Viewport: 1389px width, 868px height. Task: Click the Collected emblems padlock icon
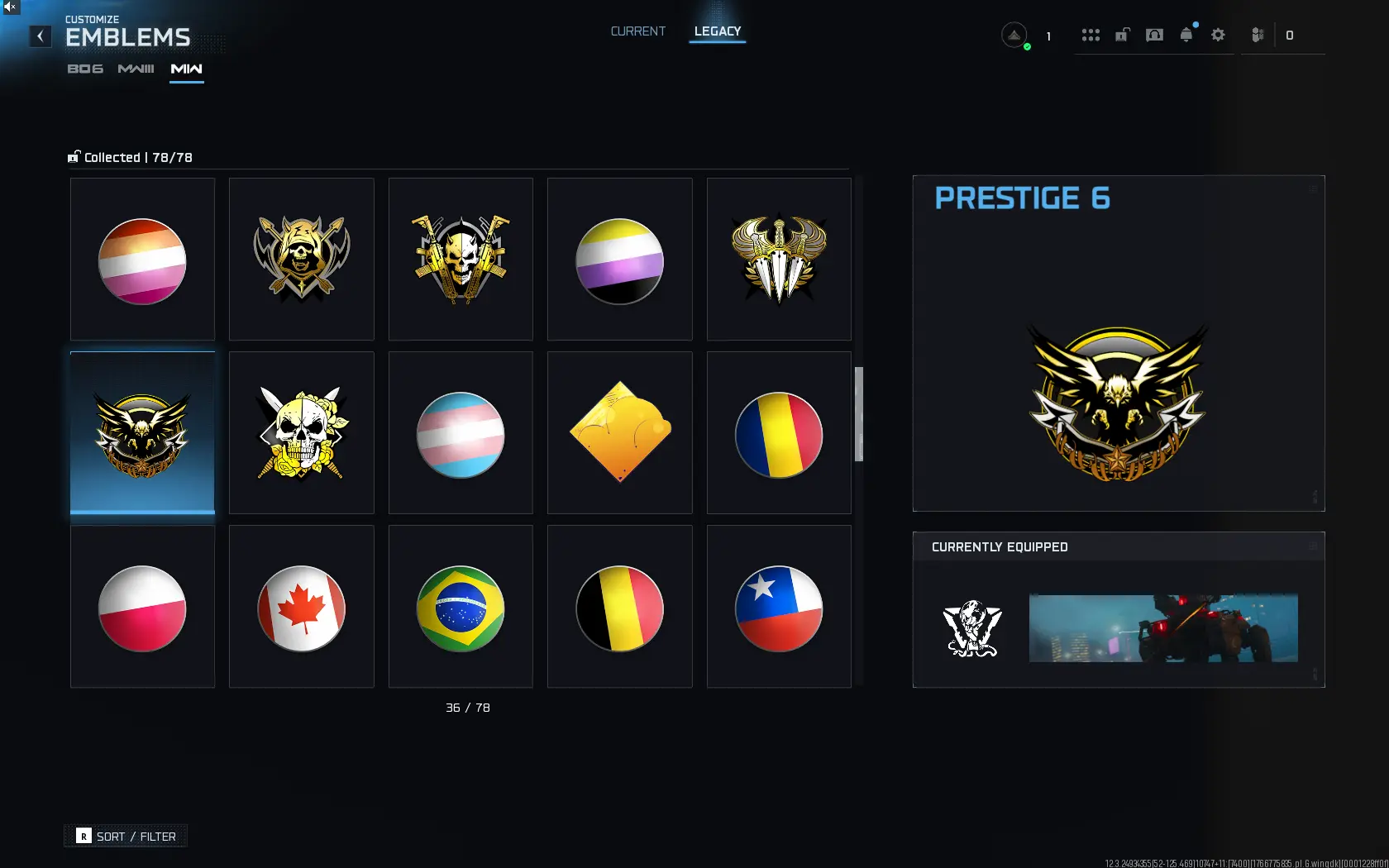coord(74,156)
